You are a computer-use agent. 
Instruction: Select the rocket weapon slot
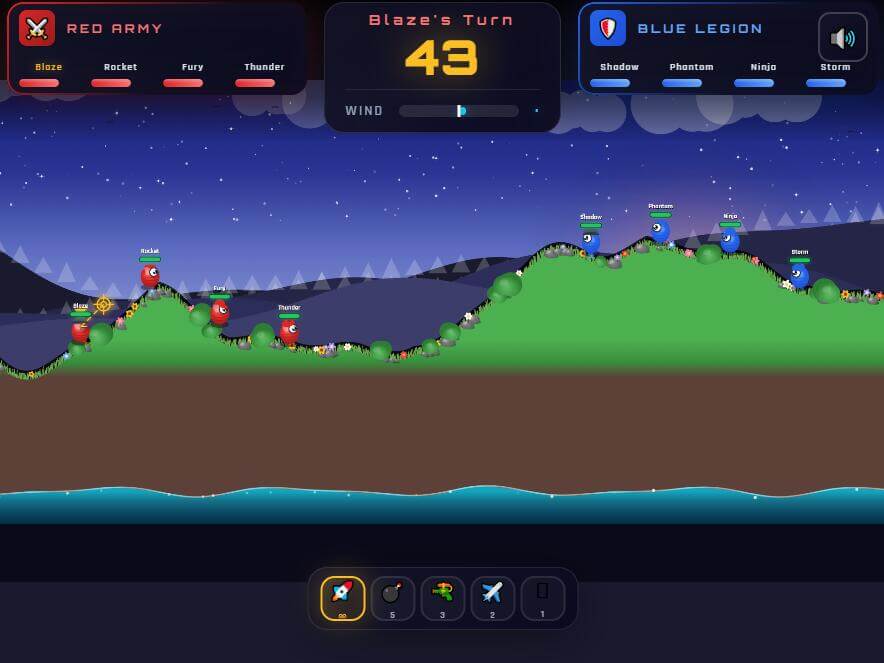pos(342,598)
